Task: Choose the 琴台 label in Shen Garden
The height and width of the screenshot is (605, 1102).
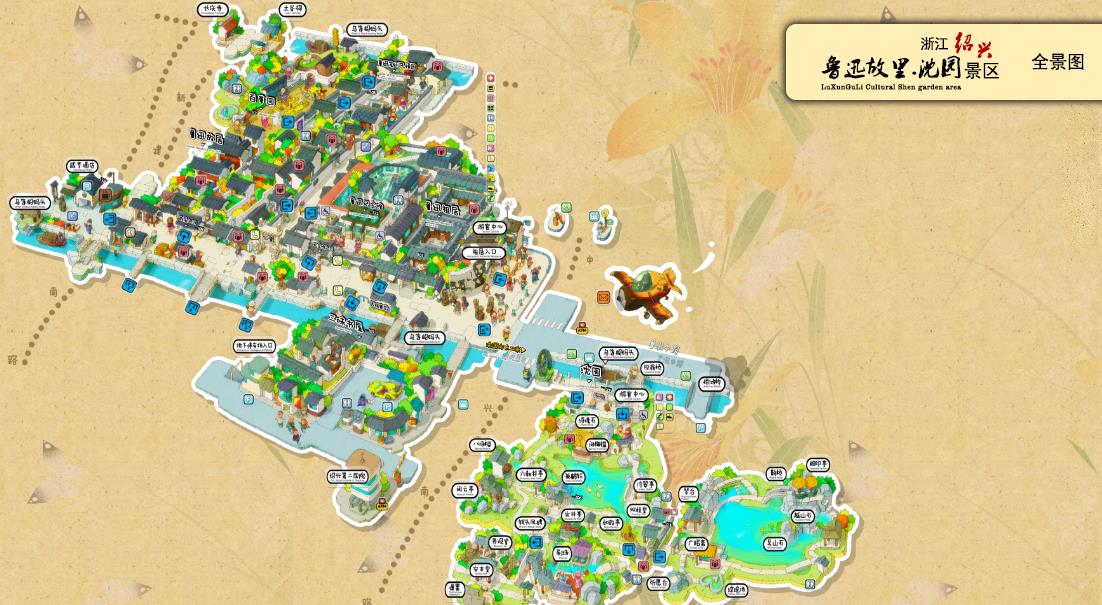Action: (x=688, y=492)
